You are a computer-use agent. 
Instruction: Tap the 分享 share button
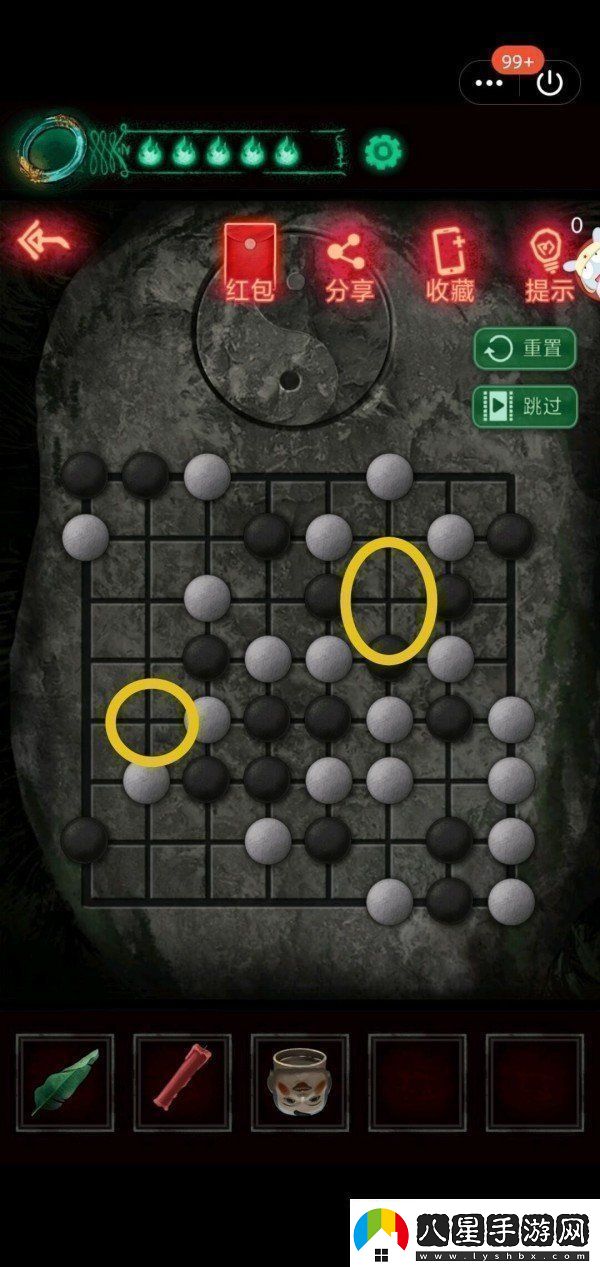pos(349,264)
